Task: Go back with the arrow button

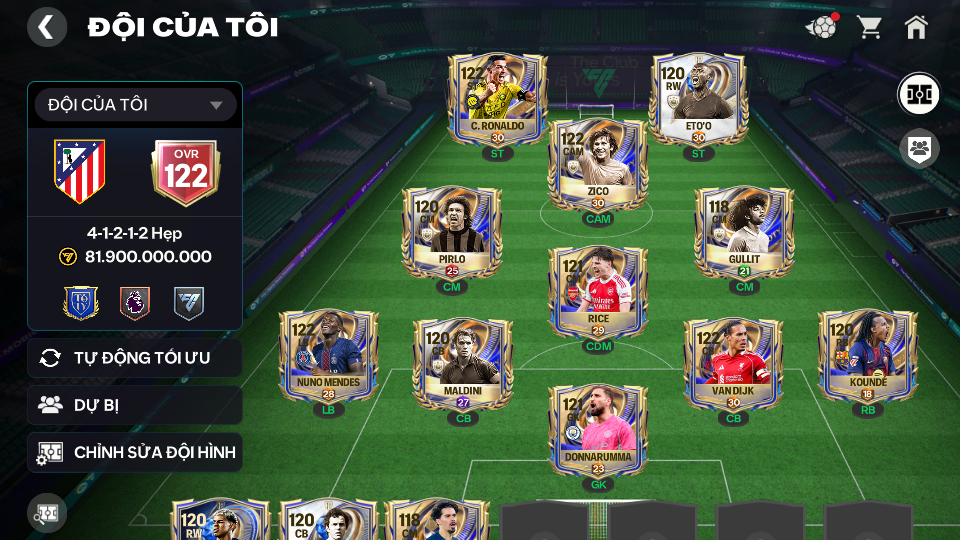Action: click(x=47, y=27)
